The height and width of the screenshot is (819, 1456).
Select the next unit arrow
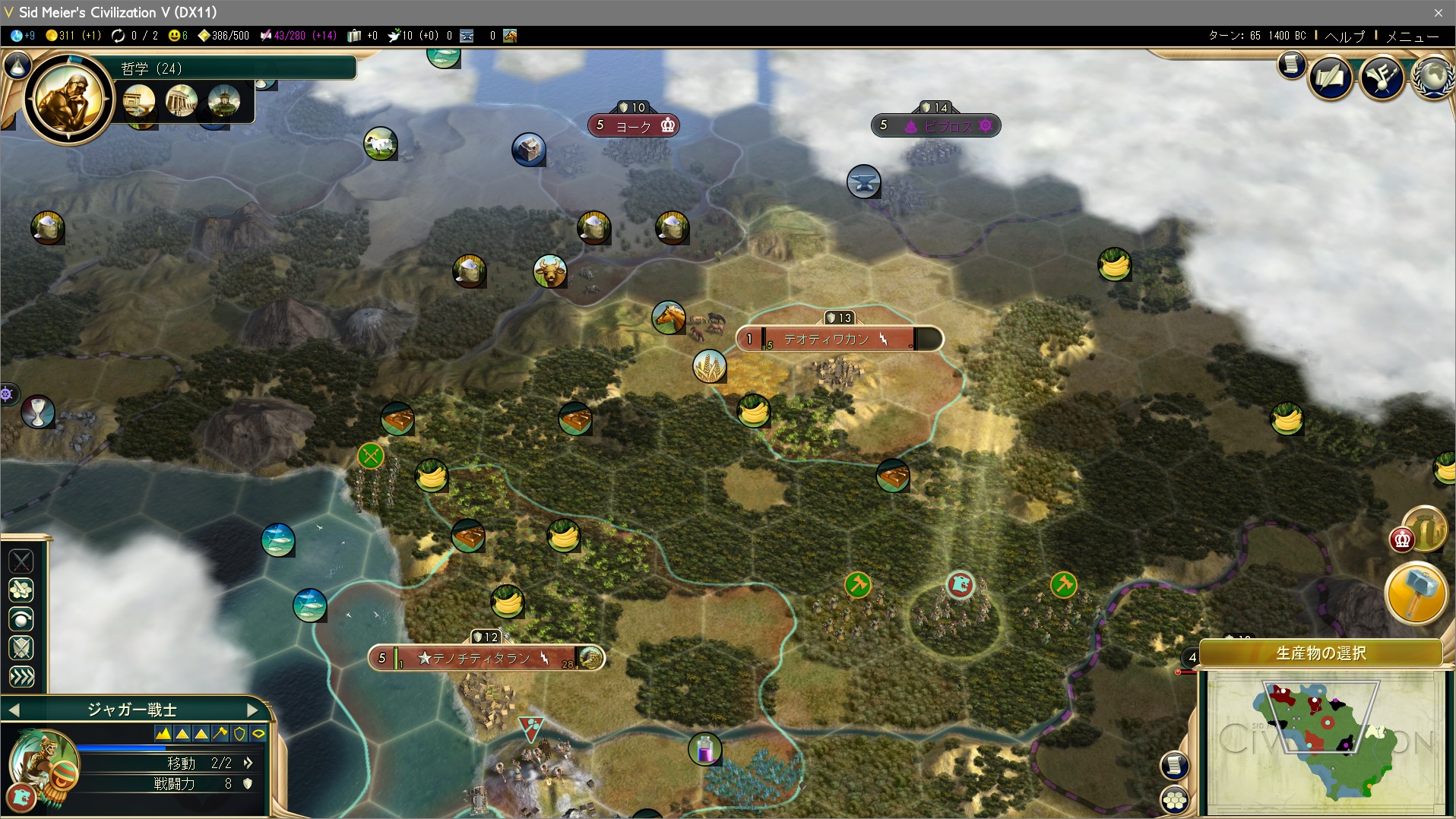click(253, 710)
